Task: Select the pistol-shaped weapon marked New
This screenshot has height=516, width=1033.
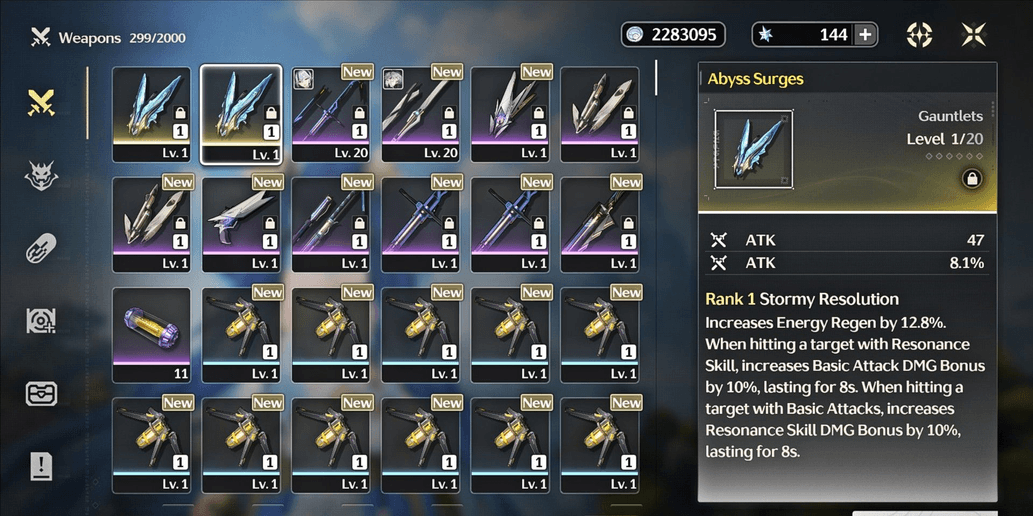Action: tap(241, 224)
